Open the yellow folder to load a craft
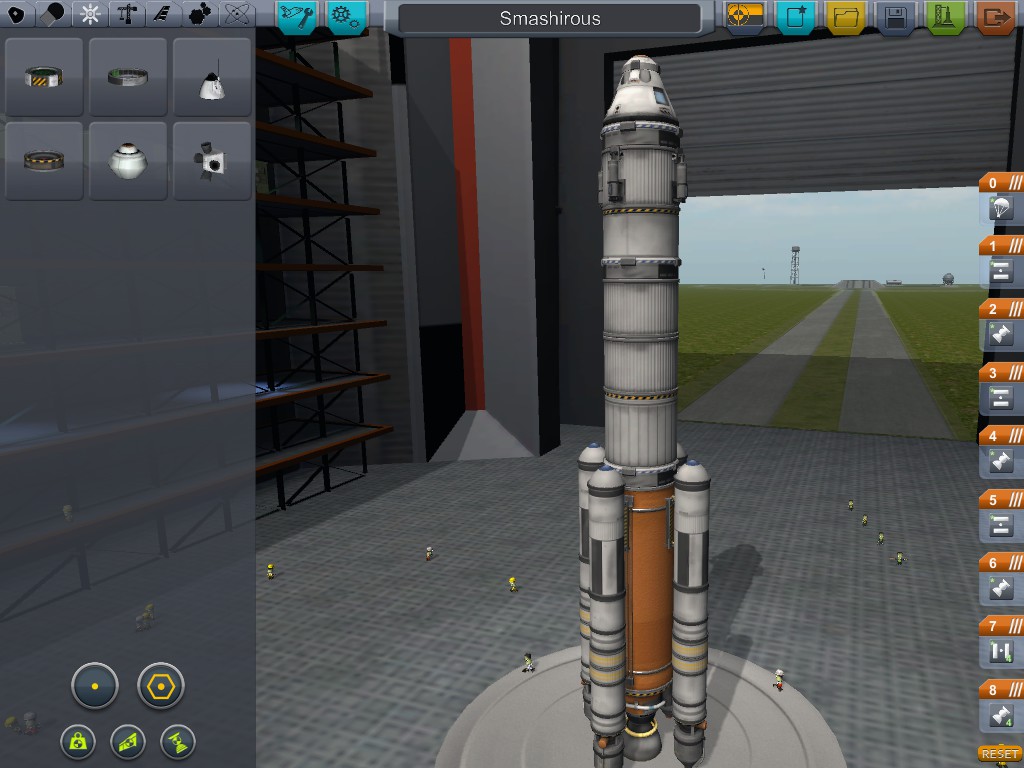Screen dimensions: 1024x768 tap(845, 17)
